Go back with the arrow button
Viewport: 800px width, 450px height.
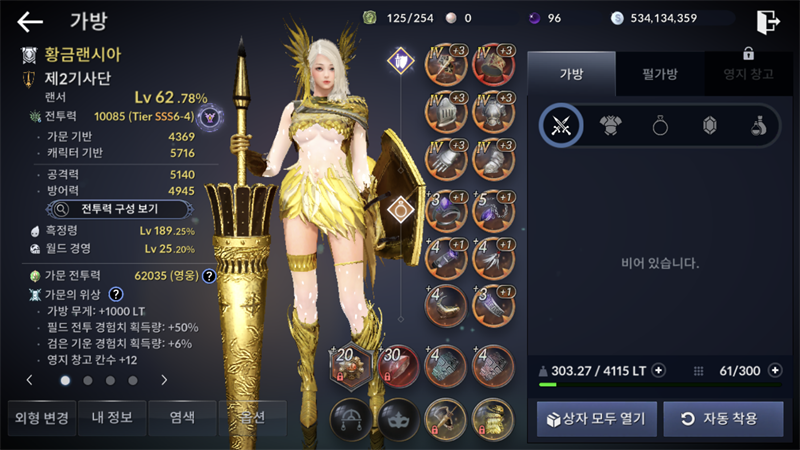tap(30, 21)
